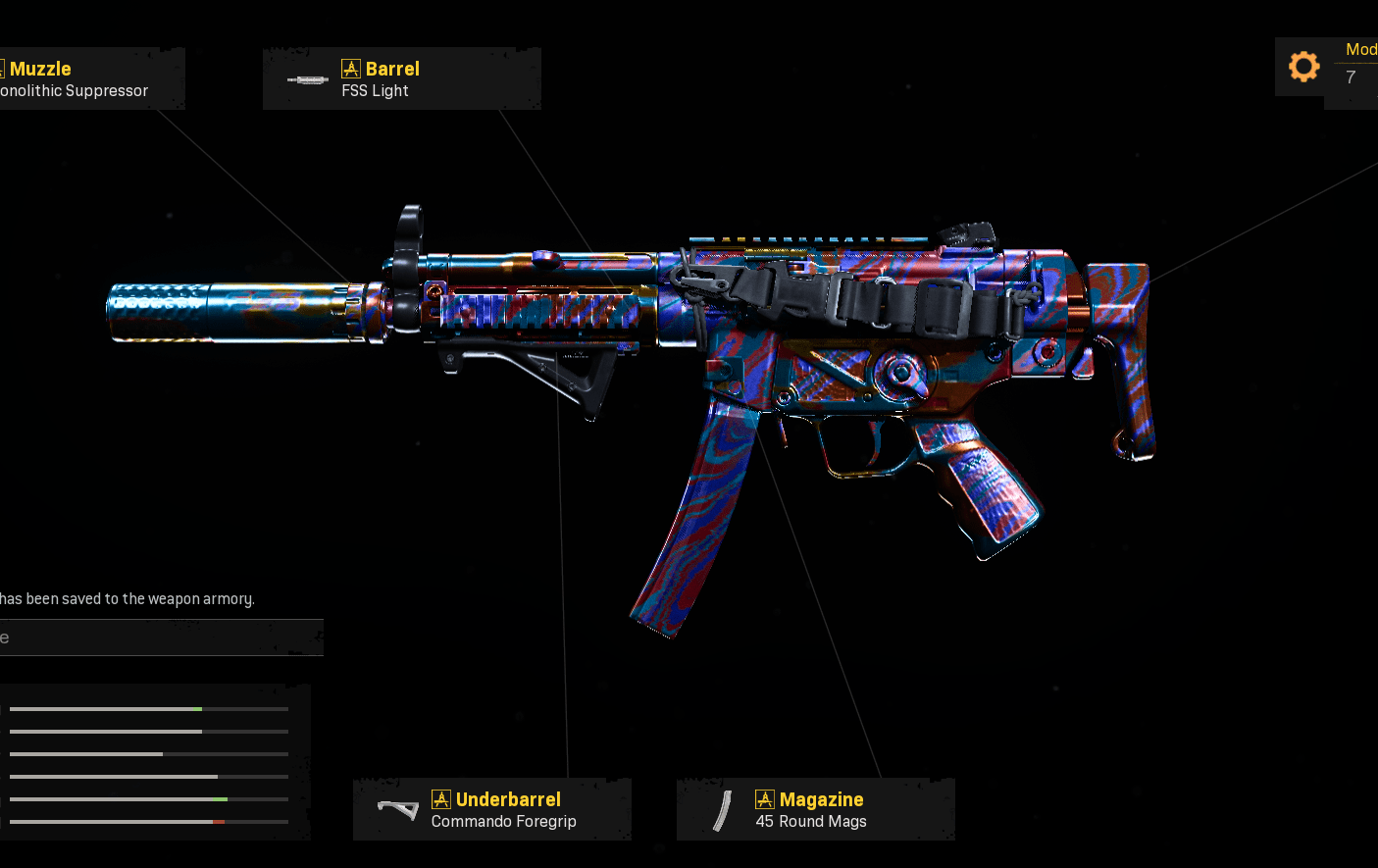Click the orange gear icon
The height and width of the screenshot is (868, 1378).
click(1303, 67)
